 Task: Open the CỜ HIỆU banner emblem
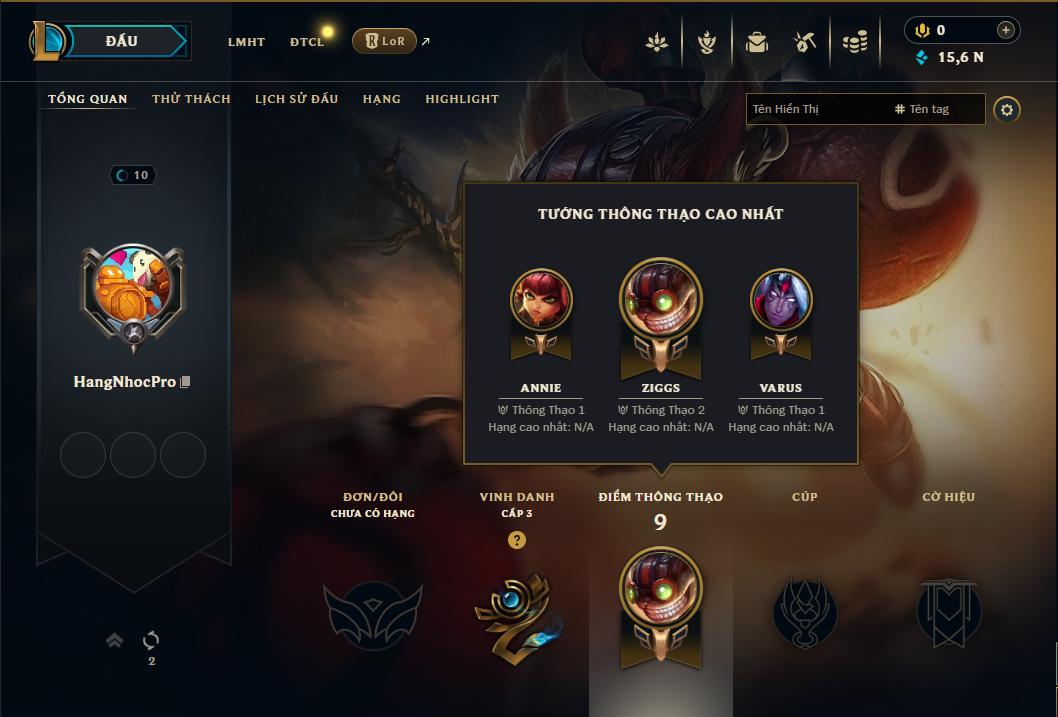pyautogui.click(x=948, y=611)
